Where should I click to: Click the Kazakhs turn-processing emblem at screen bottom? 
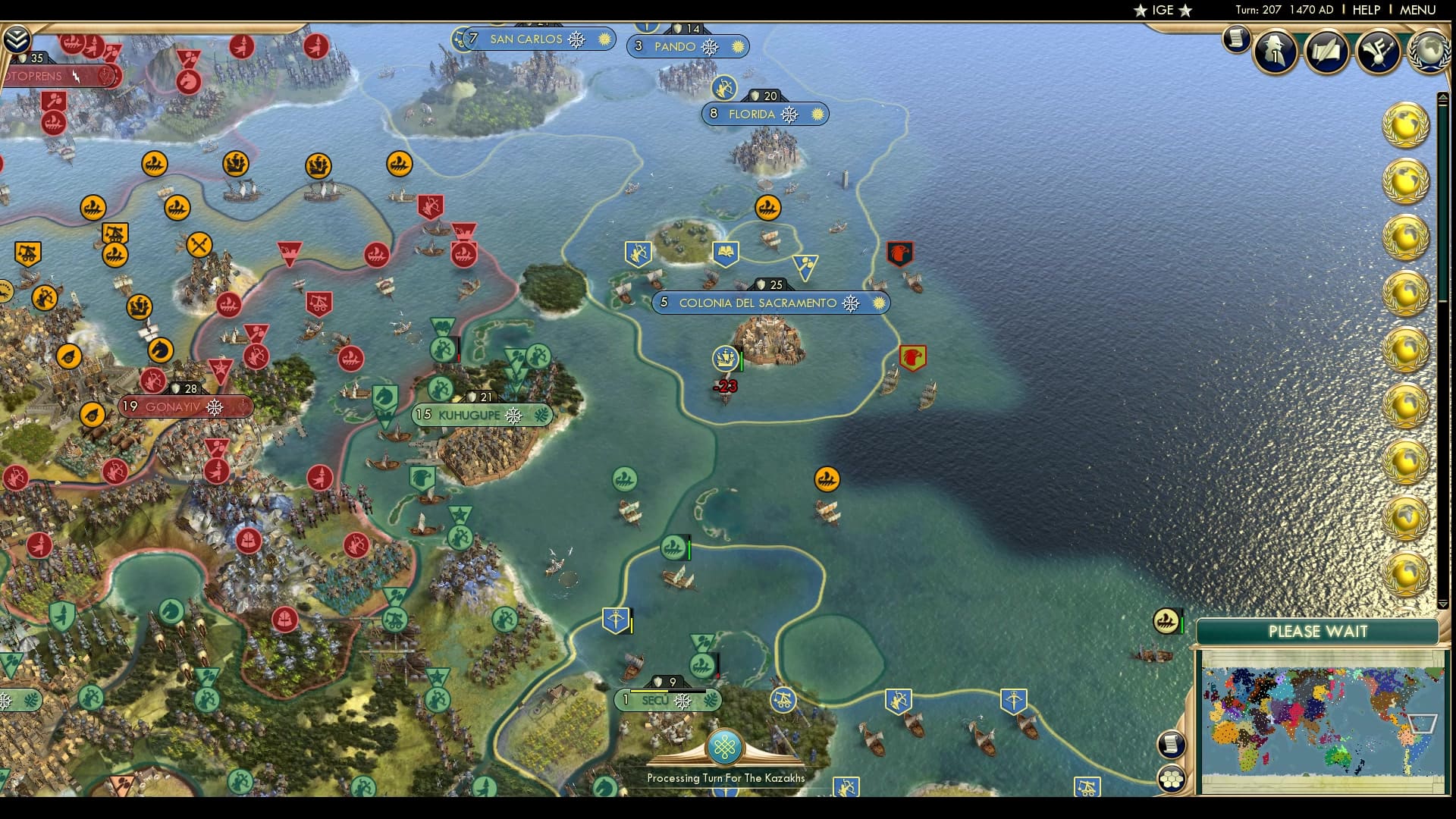click(x=726, y=747)
